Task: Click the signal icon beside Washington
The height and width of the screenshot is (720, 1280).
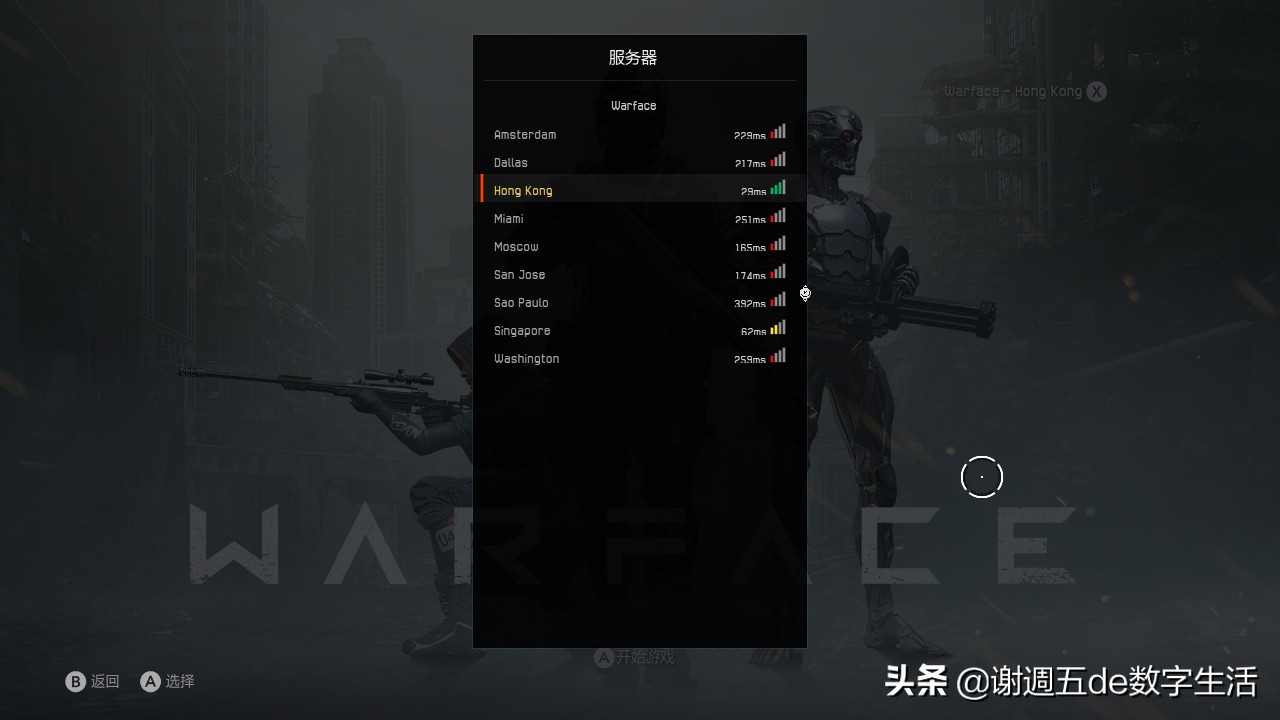Action: [x=778, y=355]
